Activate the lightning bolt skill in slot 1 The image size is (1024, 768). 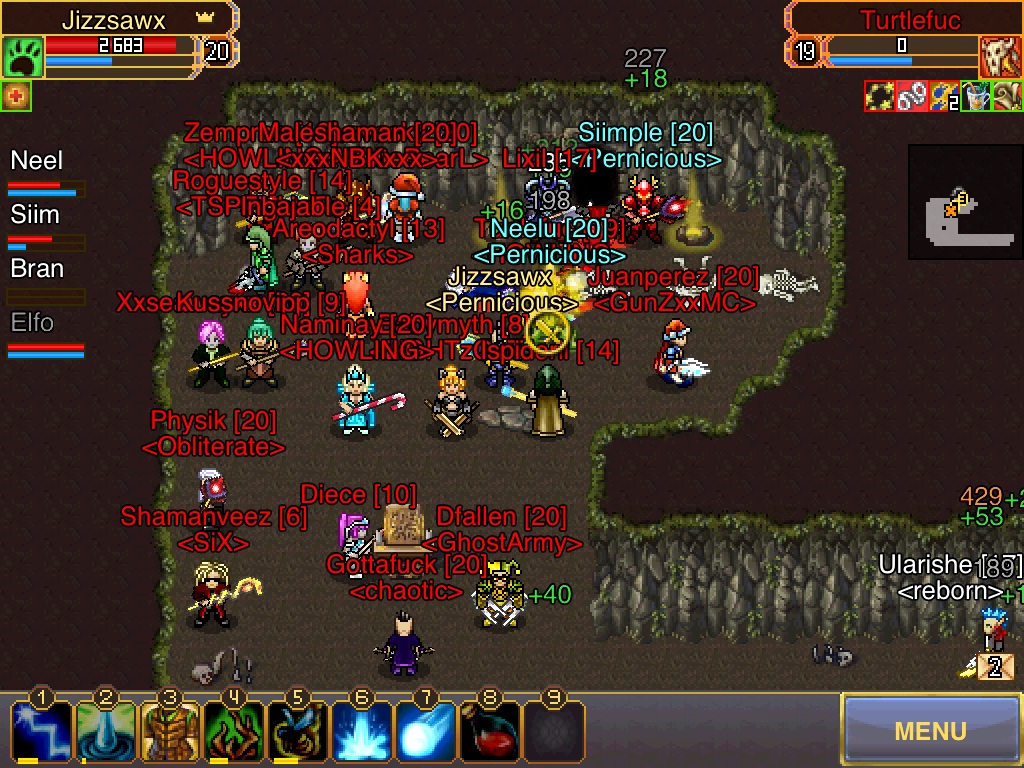41,731
